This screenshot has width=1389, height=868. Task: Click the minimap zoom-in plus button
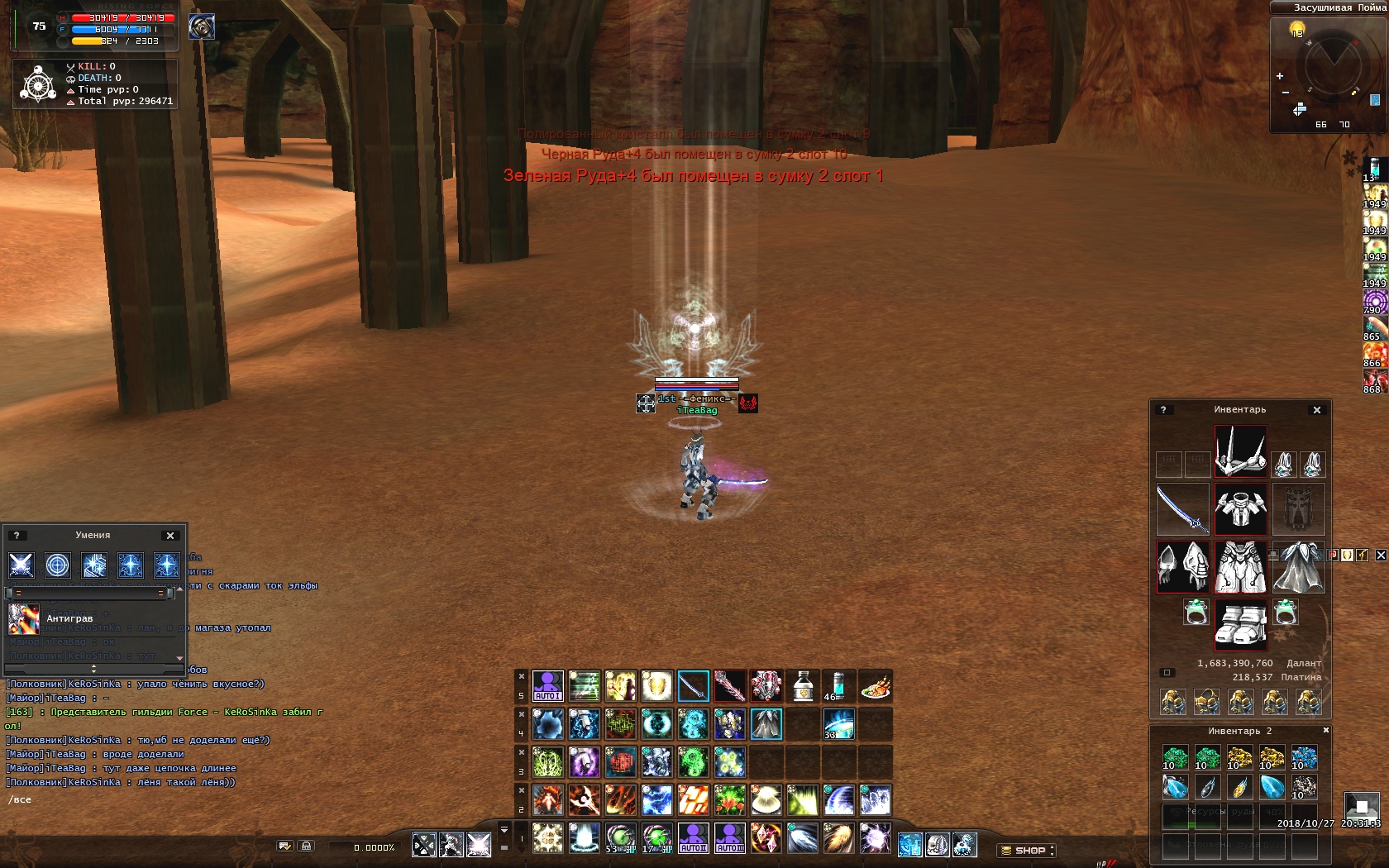(1280, 76)
